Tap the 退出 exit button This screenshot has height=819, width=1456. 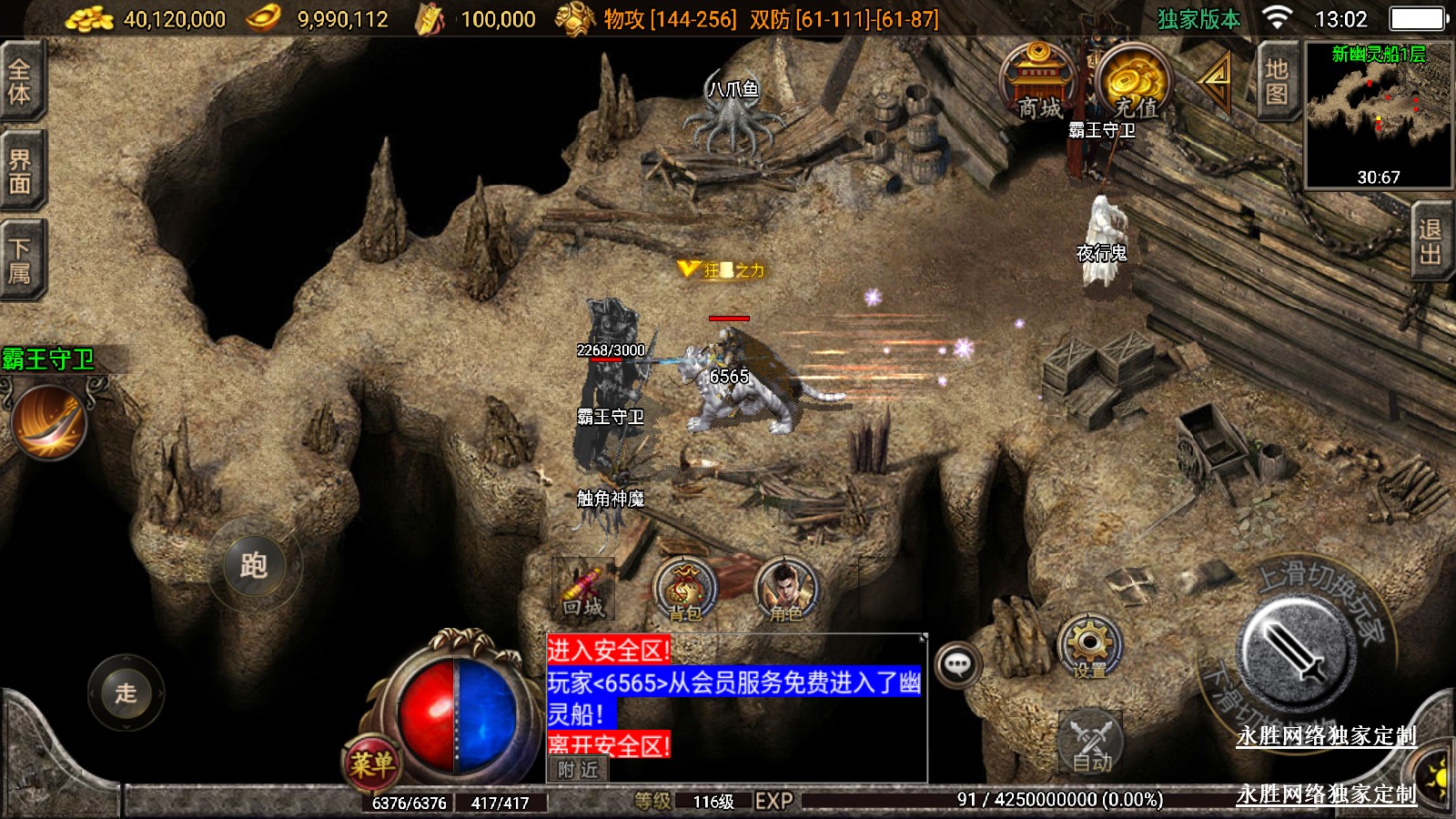point(1430,242)
